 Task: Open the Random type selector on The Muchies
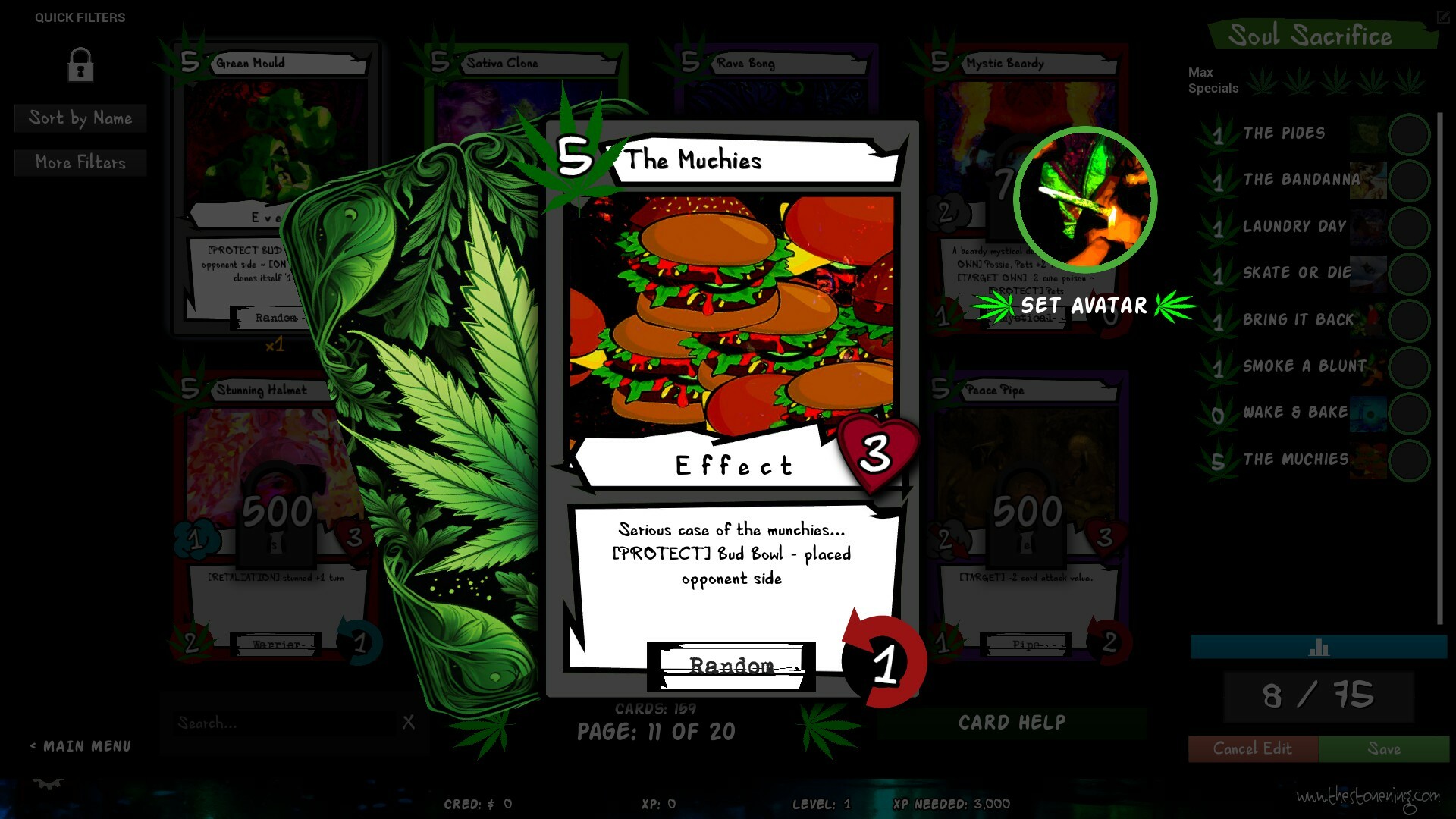pos(730,666)
